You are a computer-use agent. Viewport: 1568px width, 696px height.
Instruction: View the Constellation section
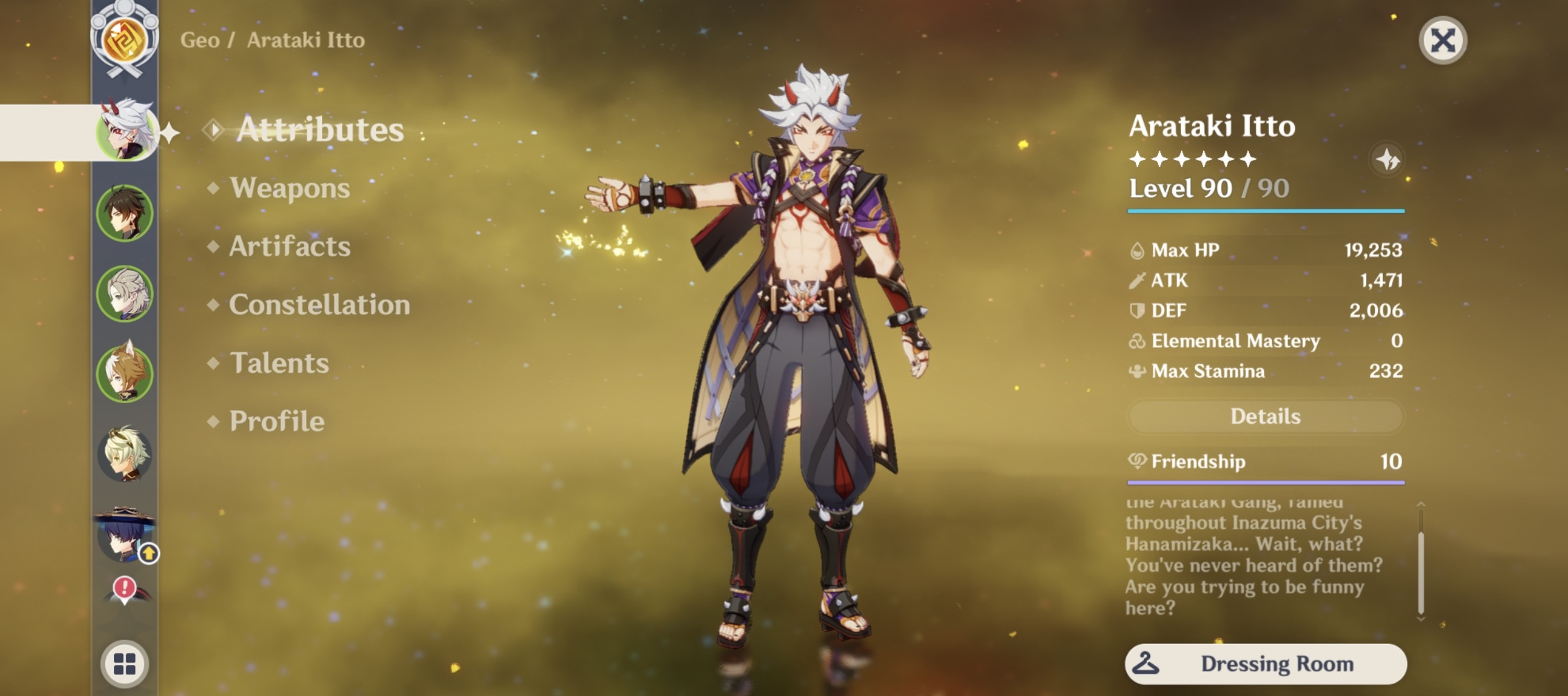coord(320,305)
